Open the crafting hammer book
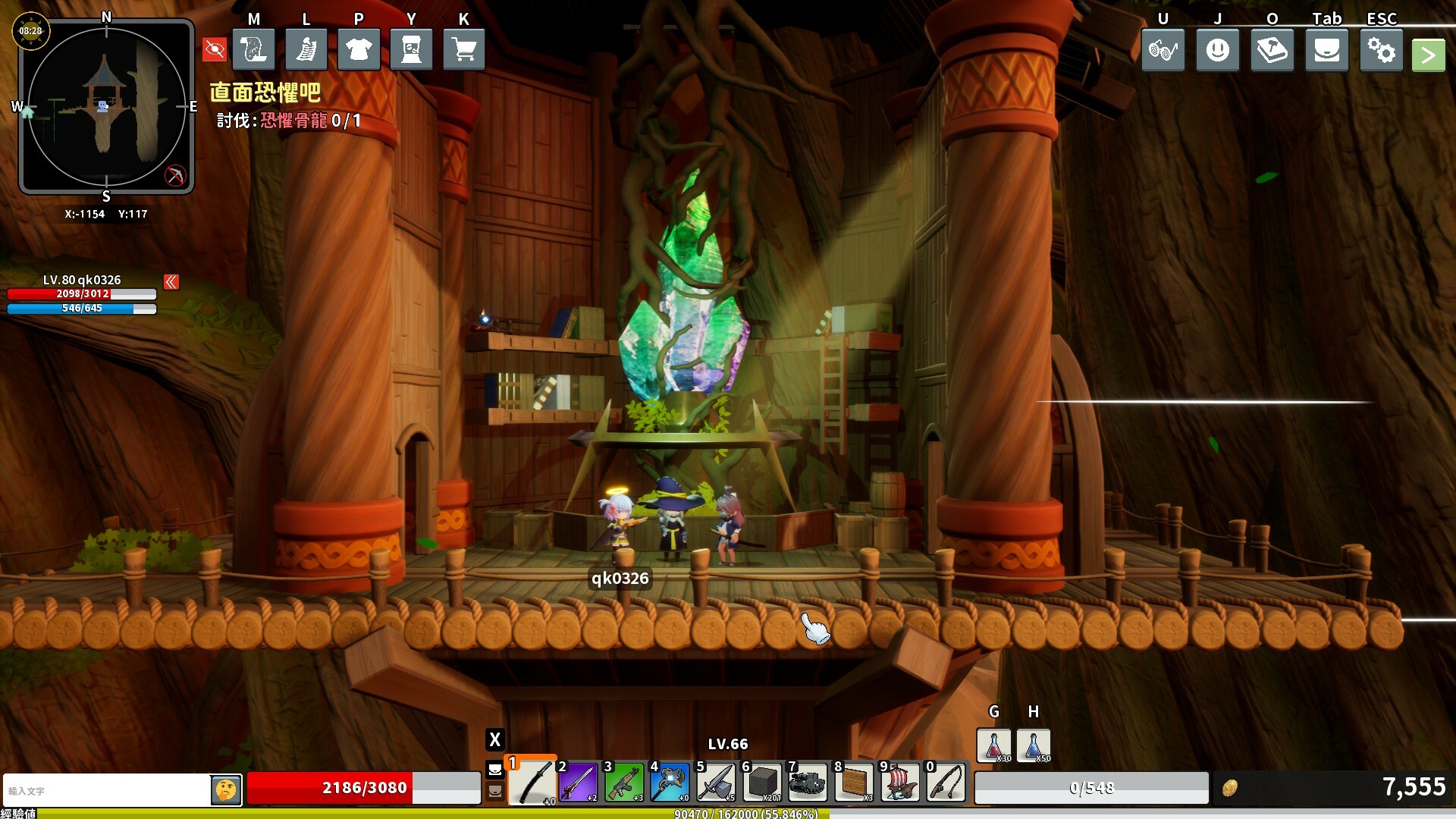The height and width of the screenshot is (819, 1456). click(1272, 51)
